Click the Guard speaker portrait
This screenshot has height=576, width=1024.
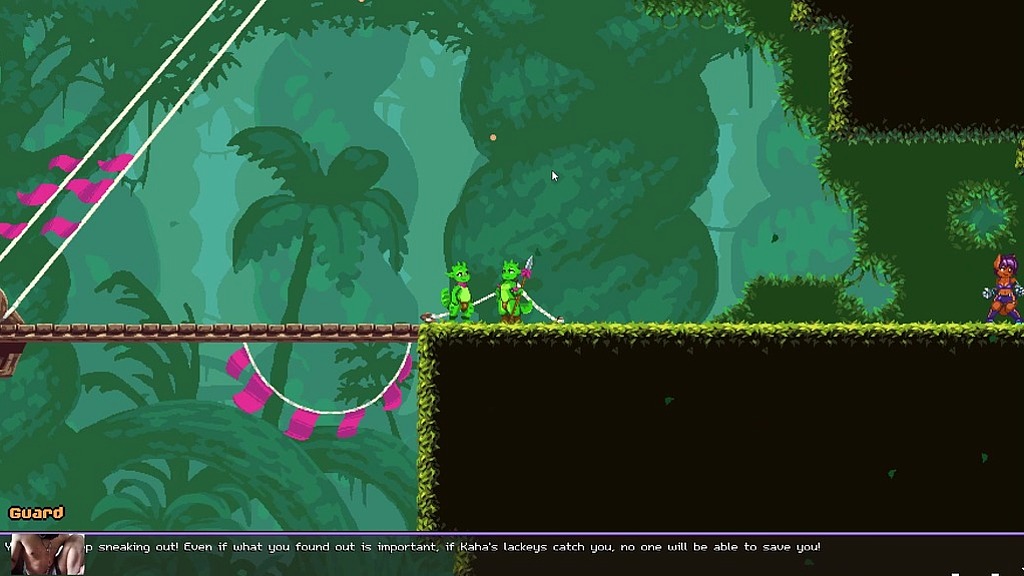coord(45,553)
